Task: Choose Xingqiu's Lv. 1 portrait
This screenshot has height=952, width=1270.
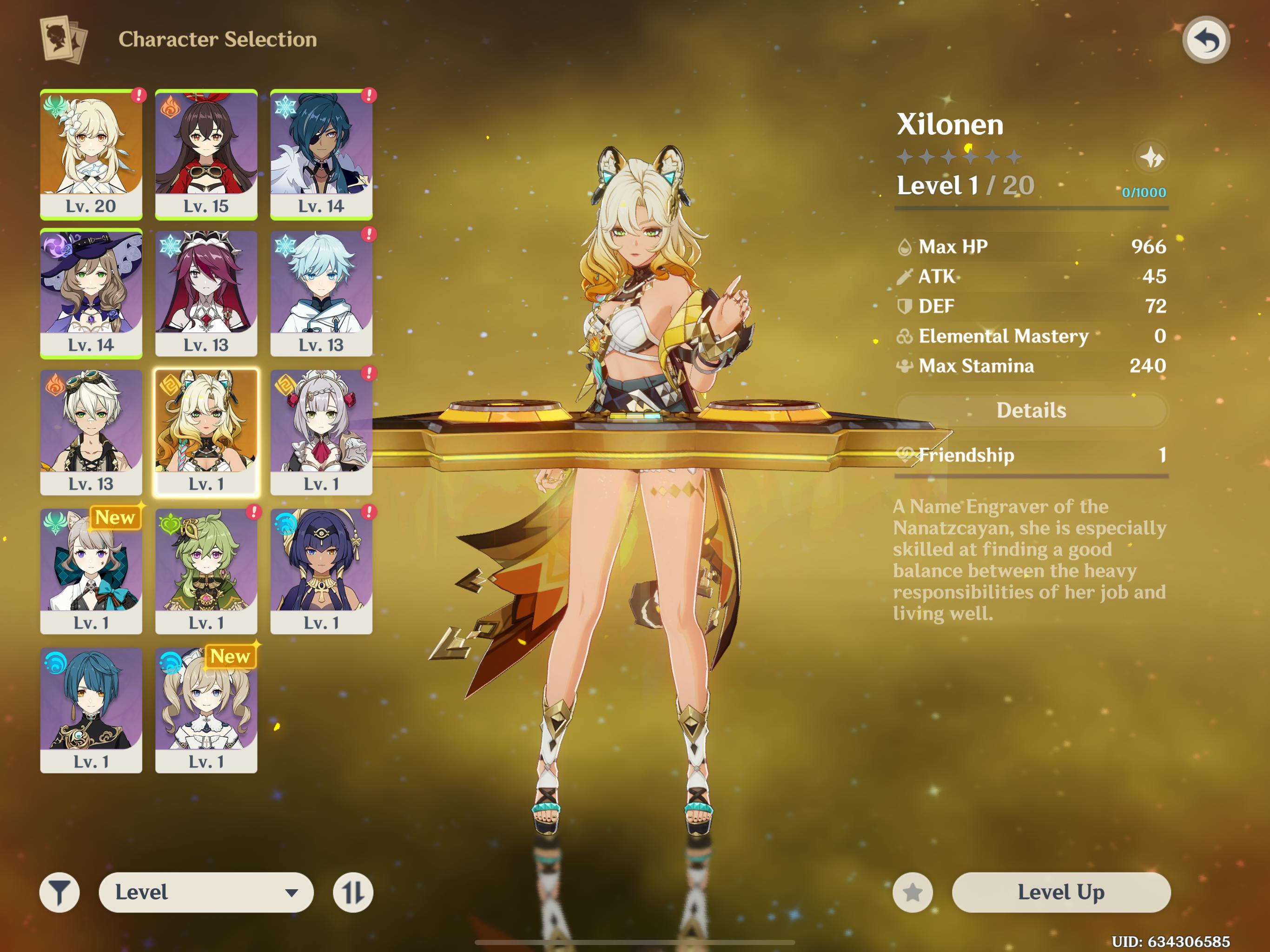Action: point(91,710)
